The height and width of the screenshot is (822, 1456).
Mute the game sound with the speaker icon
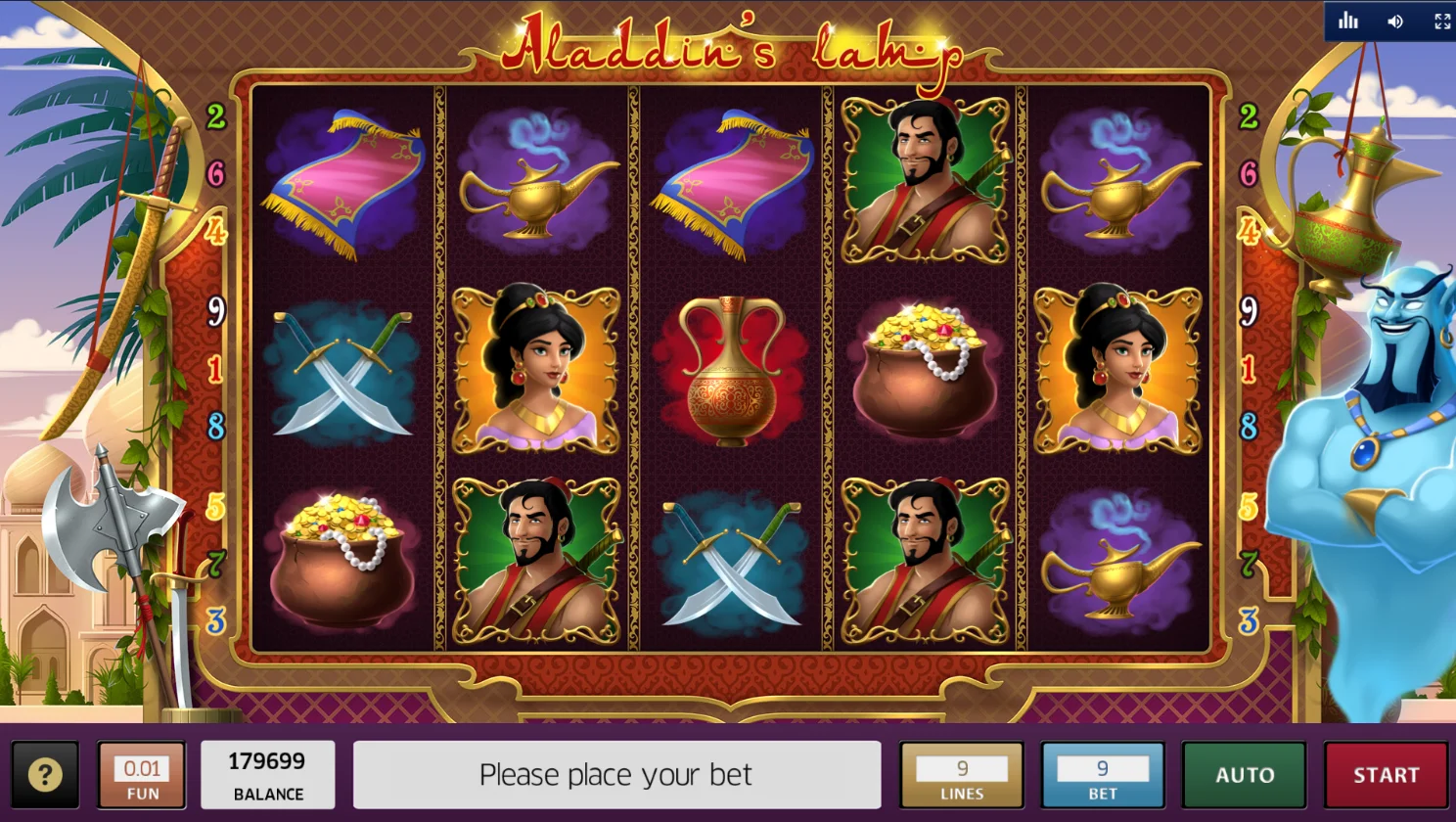(1395, 22)
